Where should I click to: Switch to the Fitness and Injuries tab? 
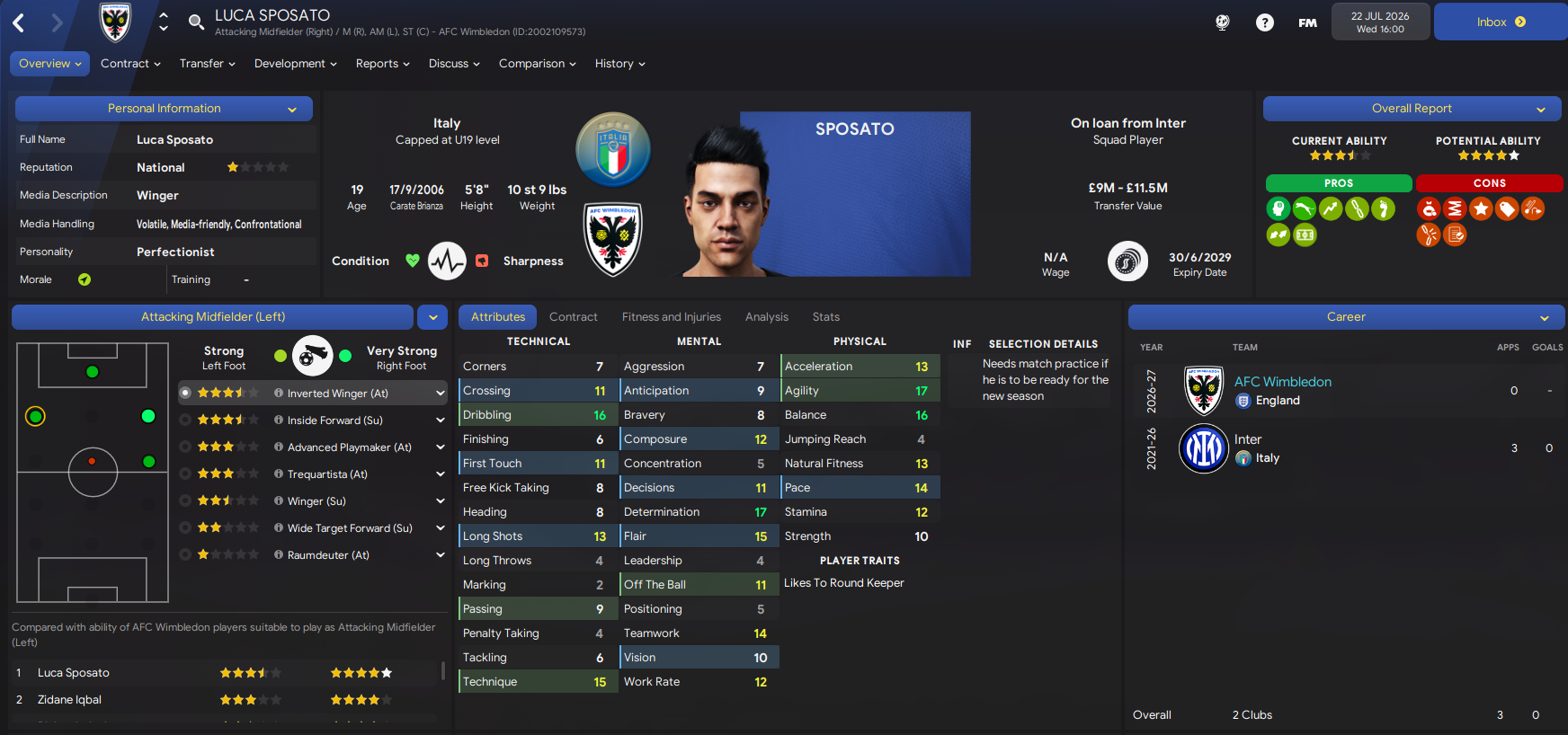coord(671,317)
